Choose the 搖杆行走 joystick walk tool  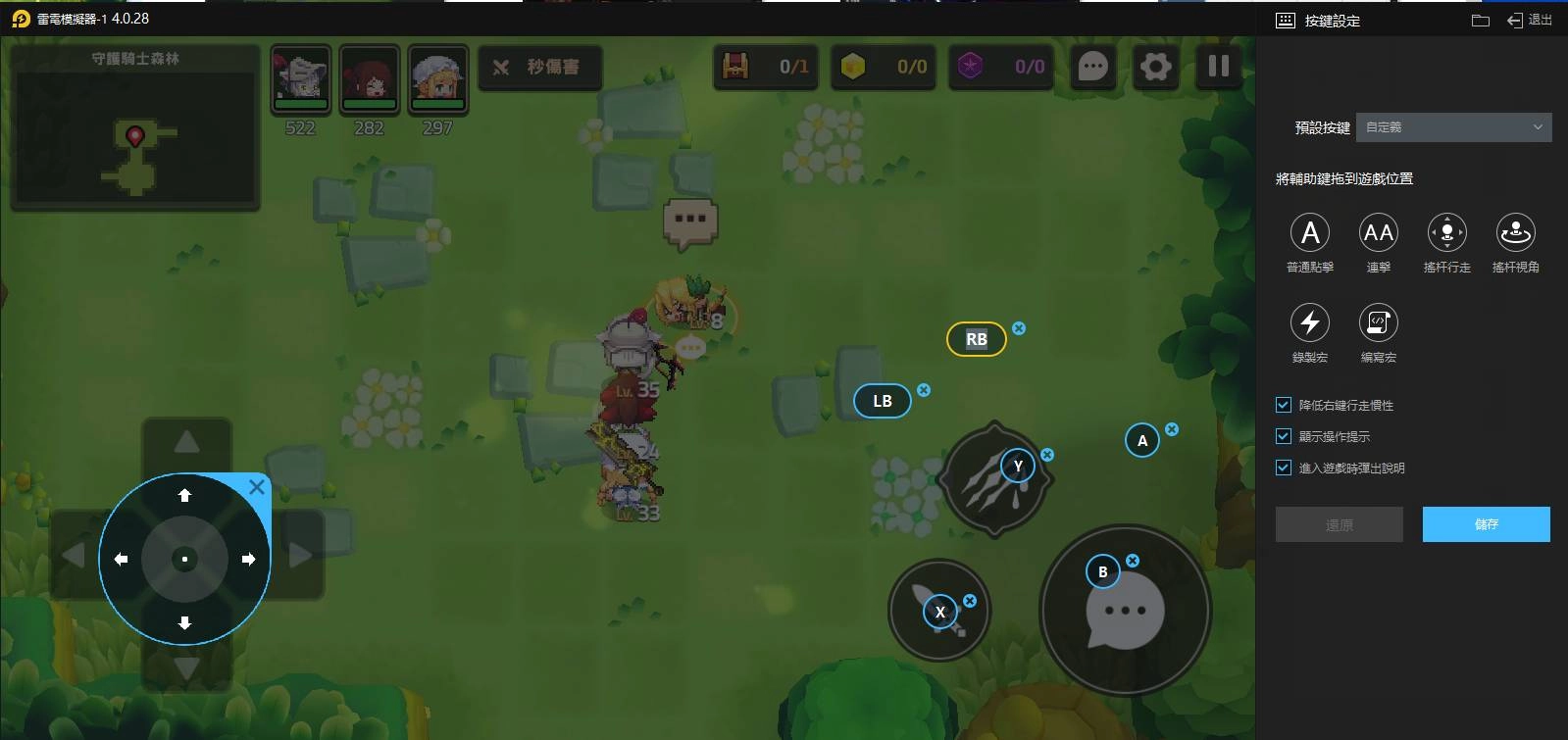[x=1446, y=233]
